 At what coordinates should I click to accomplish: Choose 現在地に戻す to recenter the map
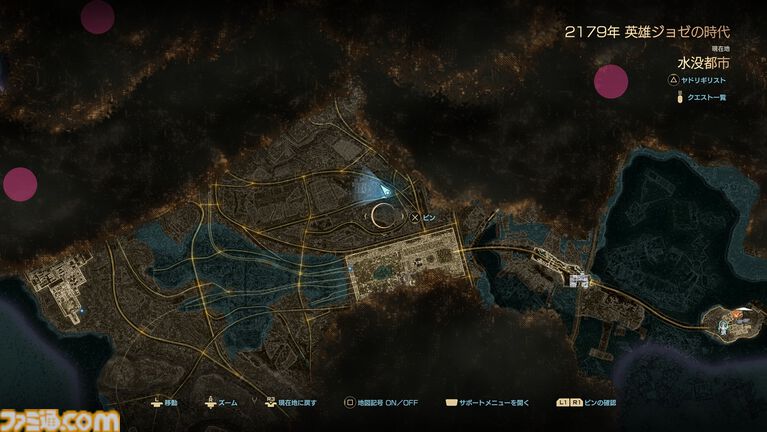point(289,403)
